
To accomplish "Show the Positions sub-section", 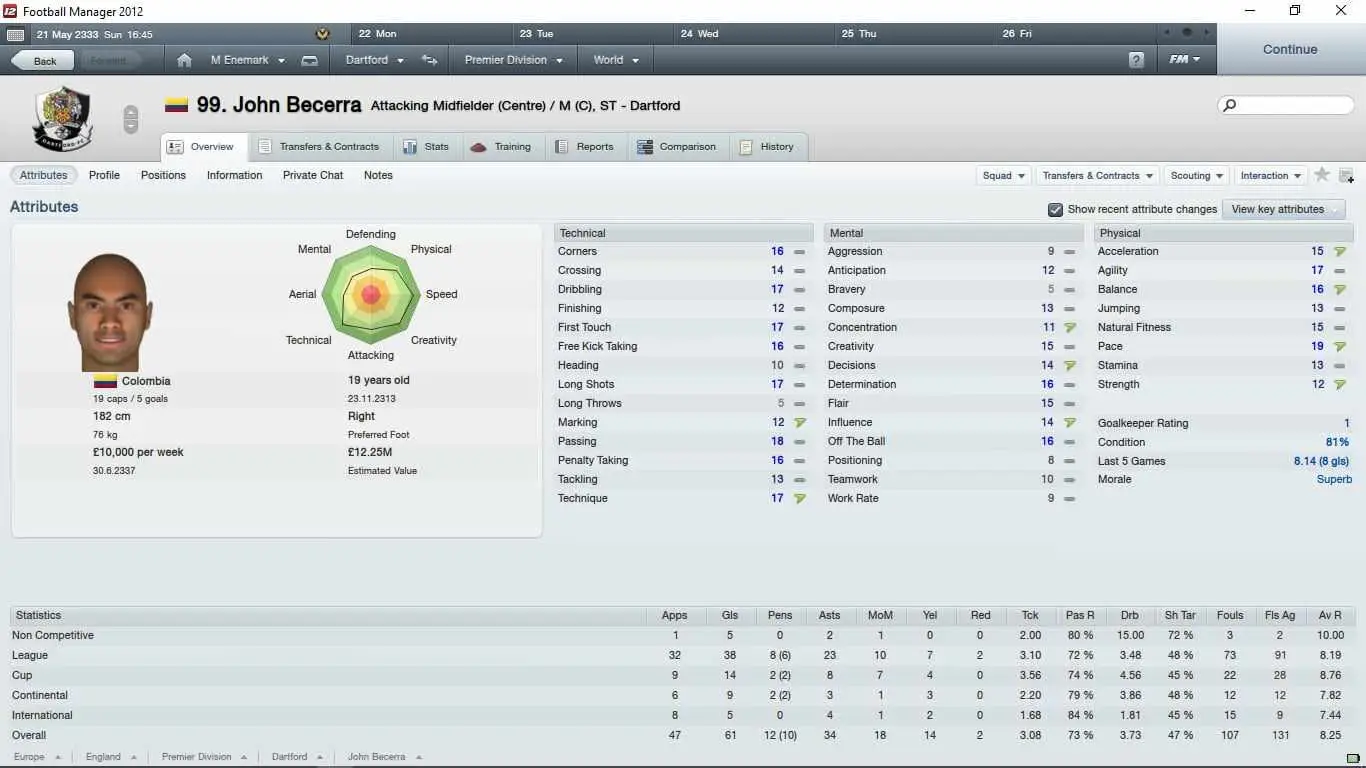I will 163,175.
